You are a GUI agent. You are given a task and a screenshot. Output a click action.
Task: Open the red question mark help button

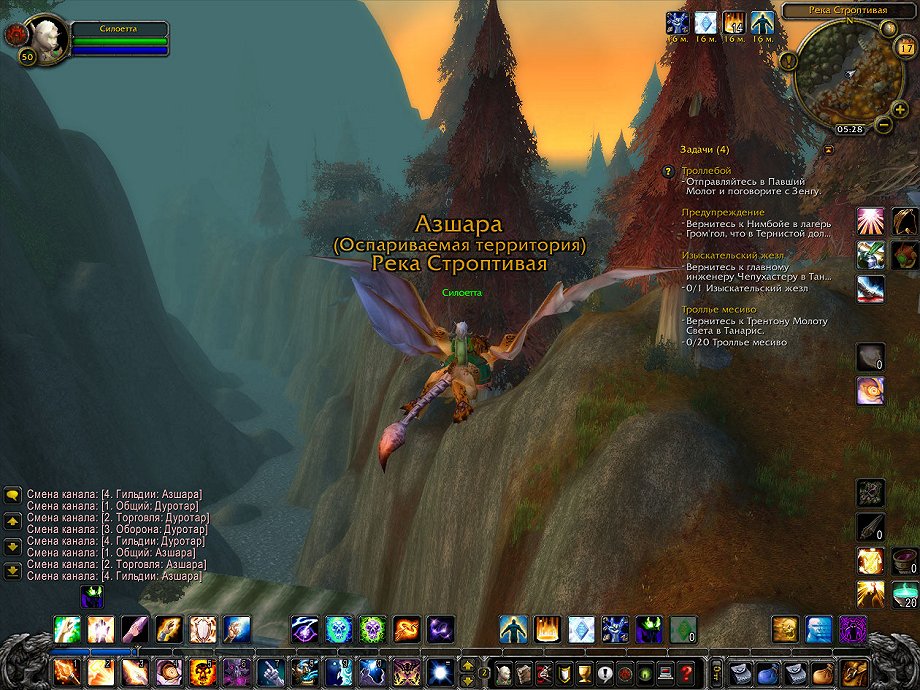[686, 671]
